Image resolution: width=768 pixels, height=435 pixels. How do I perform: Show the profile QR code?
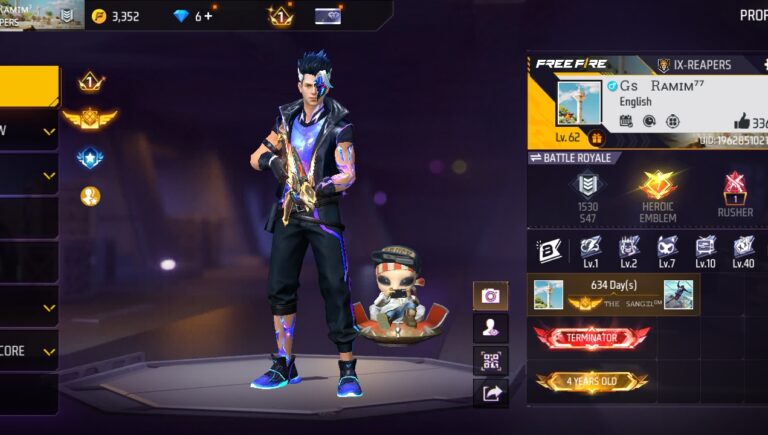point(490,361)
